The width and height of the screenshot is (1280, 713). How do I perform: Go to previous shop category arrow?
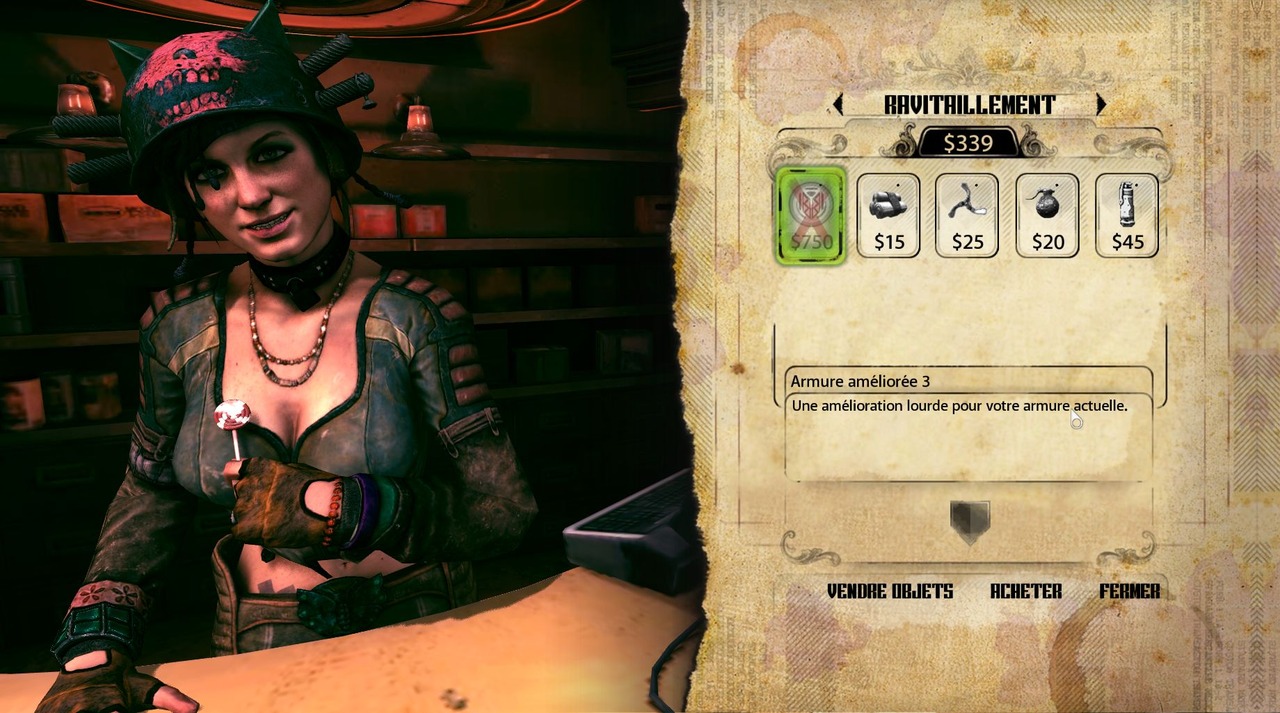pyautogui.click(x=838, y=104)
